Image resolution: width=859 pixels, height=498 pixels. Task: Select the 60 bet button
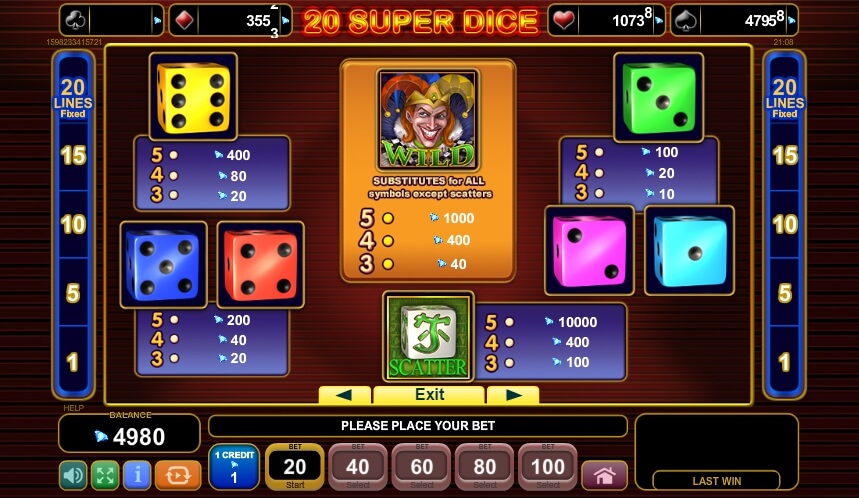point(421,467)
